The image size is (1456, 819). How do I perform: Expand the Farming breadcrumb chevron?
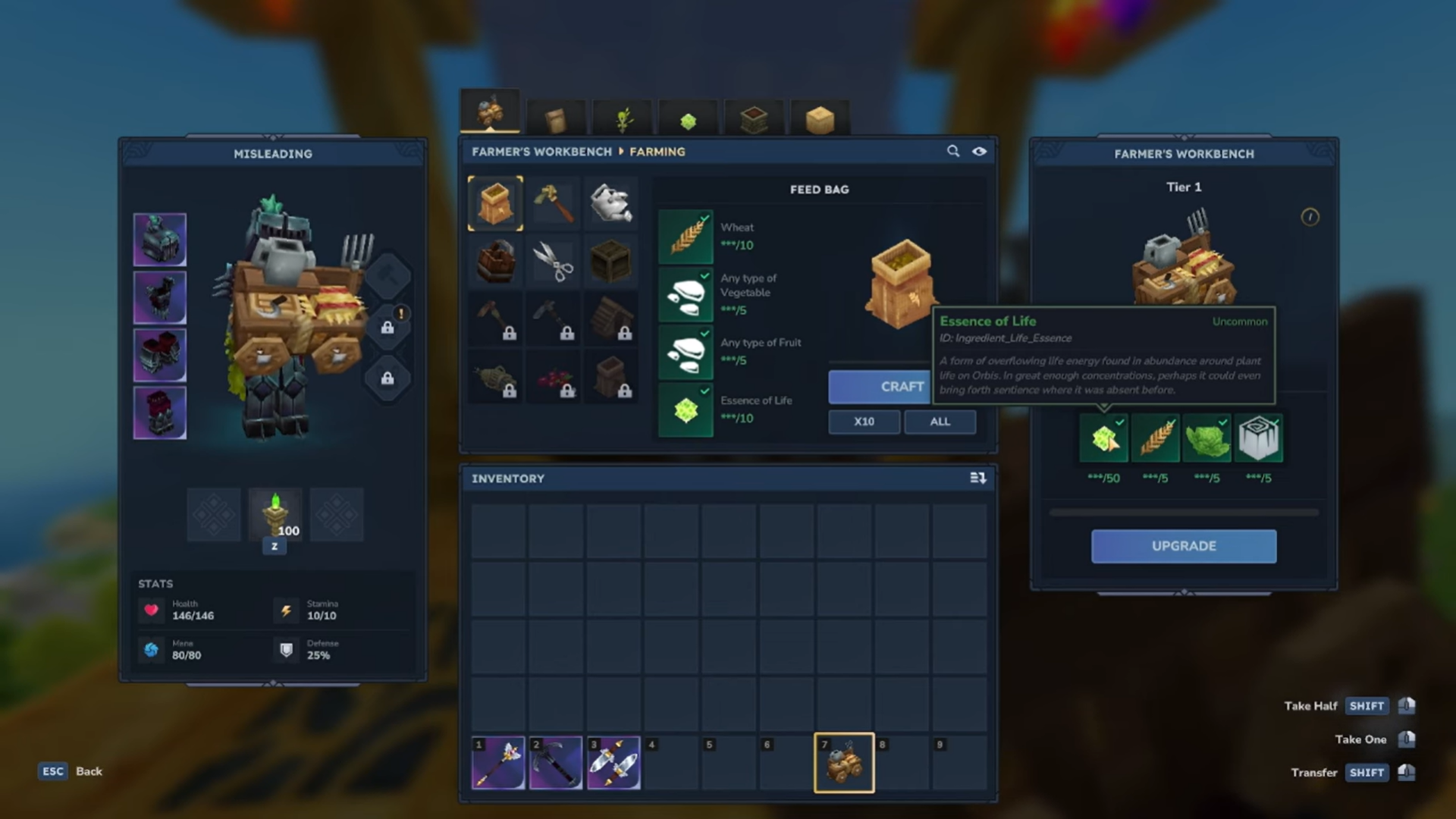623,152
